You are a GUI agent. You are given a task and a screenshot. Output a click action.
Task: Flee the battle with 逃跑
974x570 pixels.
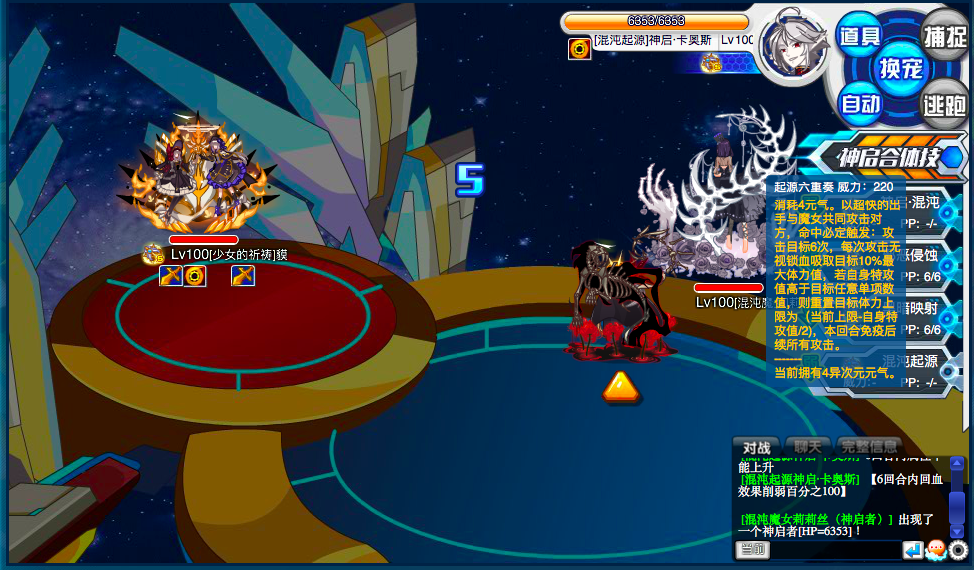point(944,103)
